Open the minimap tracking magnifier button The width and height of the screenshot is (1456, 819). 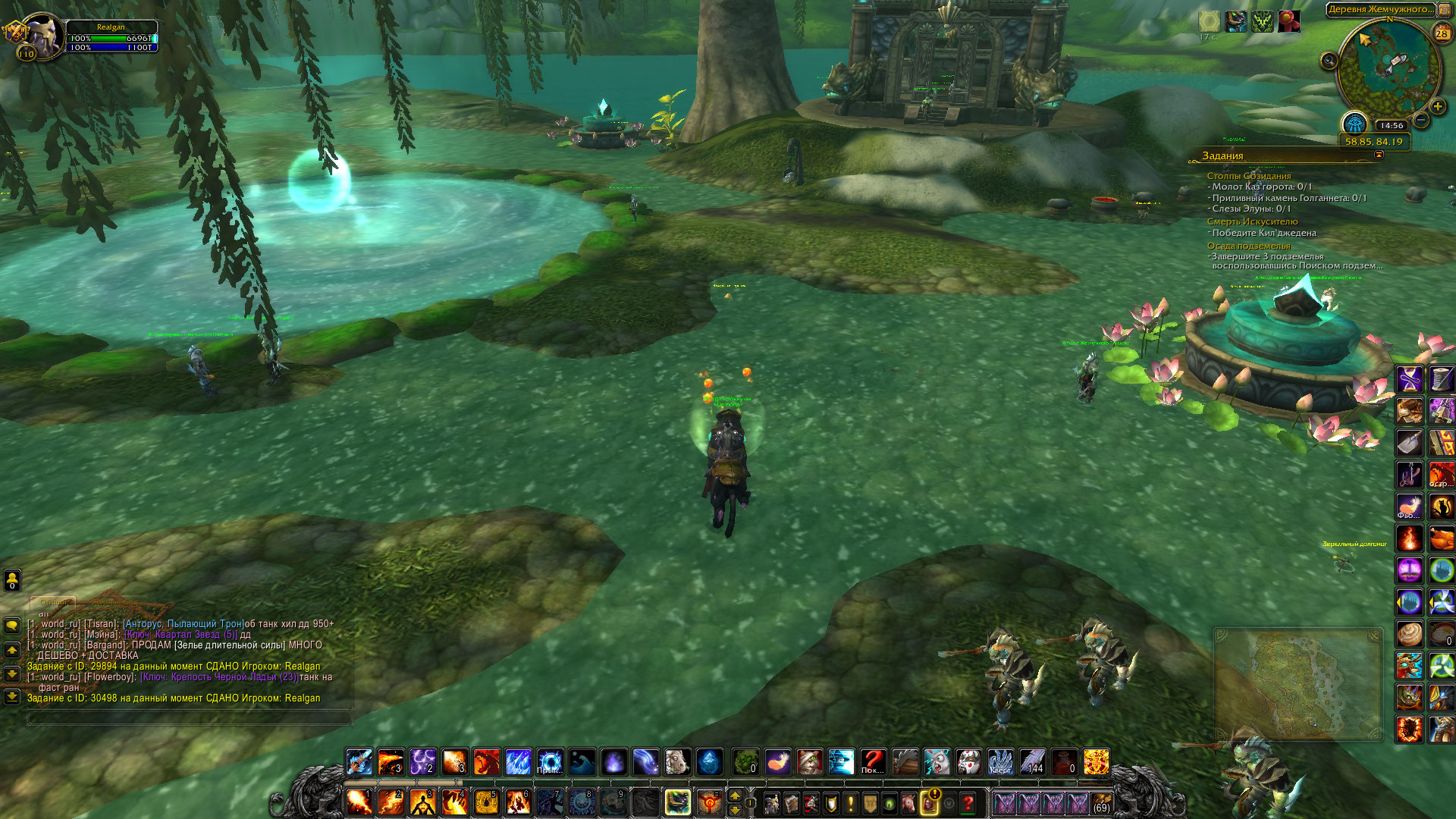pyautogui.click(x=1329, y=61)
